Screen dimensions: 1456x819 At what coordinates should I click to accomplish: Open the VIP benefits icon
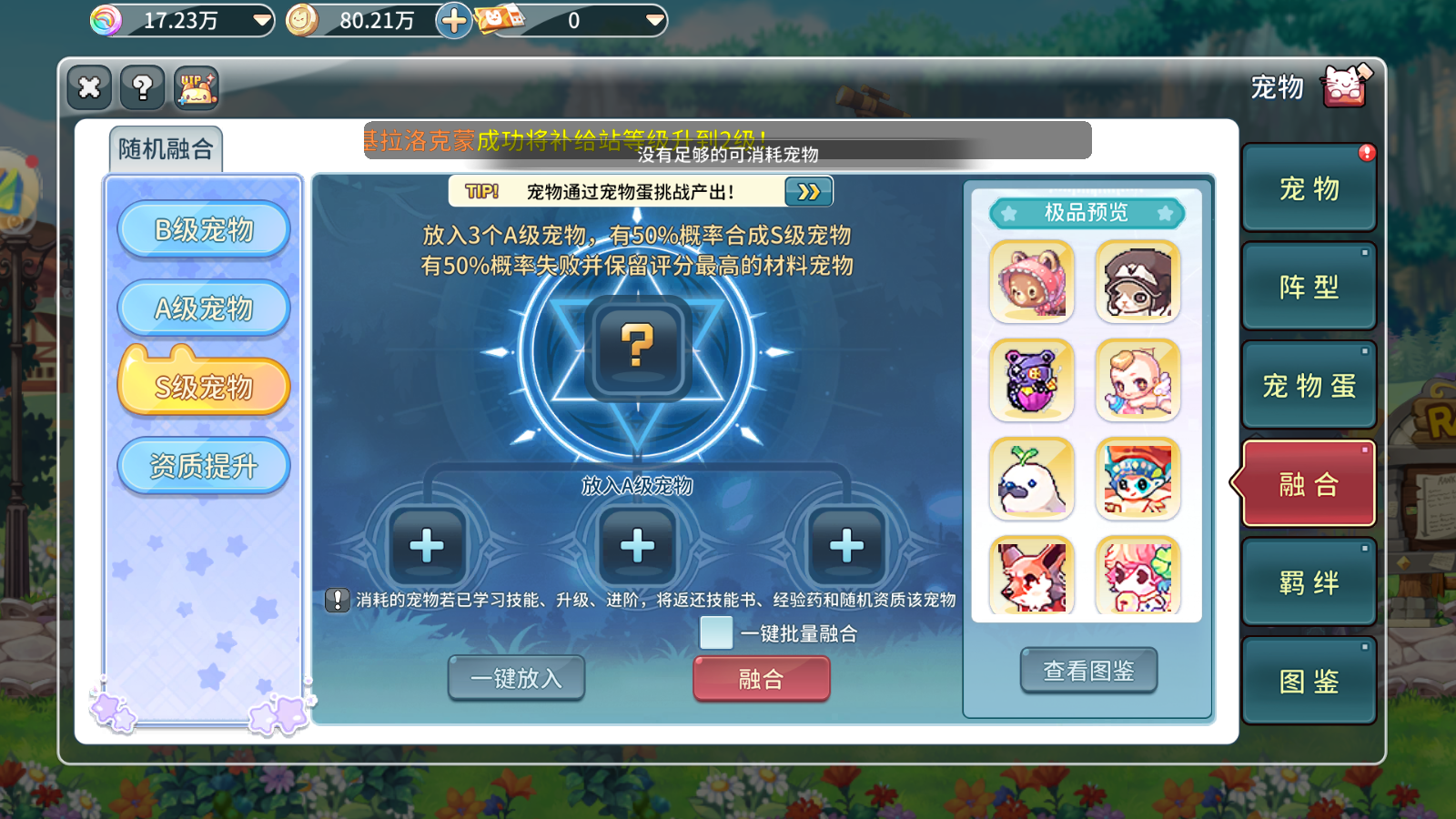click(193, 87)
